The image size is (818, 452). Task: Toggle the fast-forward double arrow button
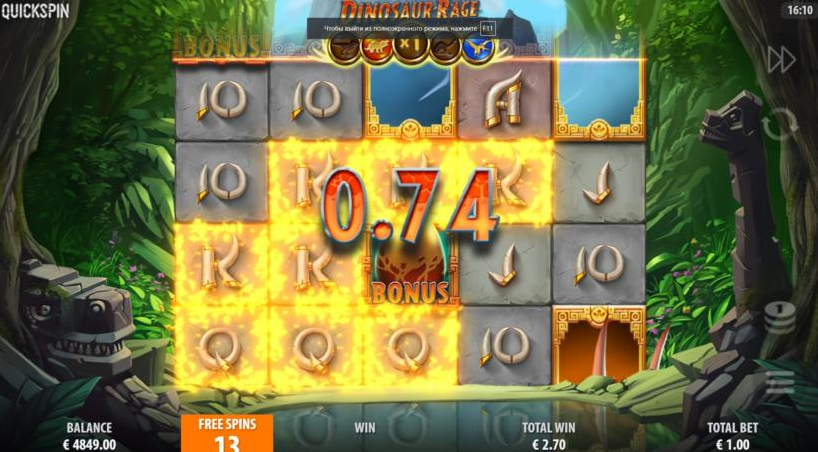(781, 60)
